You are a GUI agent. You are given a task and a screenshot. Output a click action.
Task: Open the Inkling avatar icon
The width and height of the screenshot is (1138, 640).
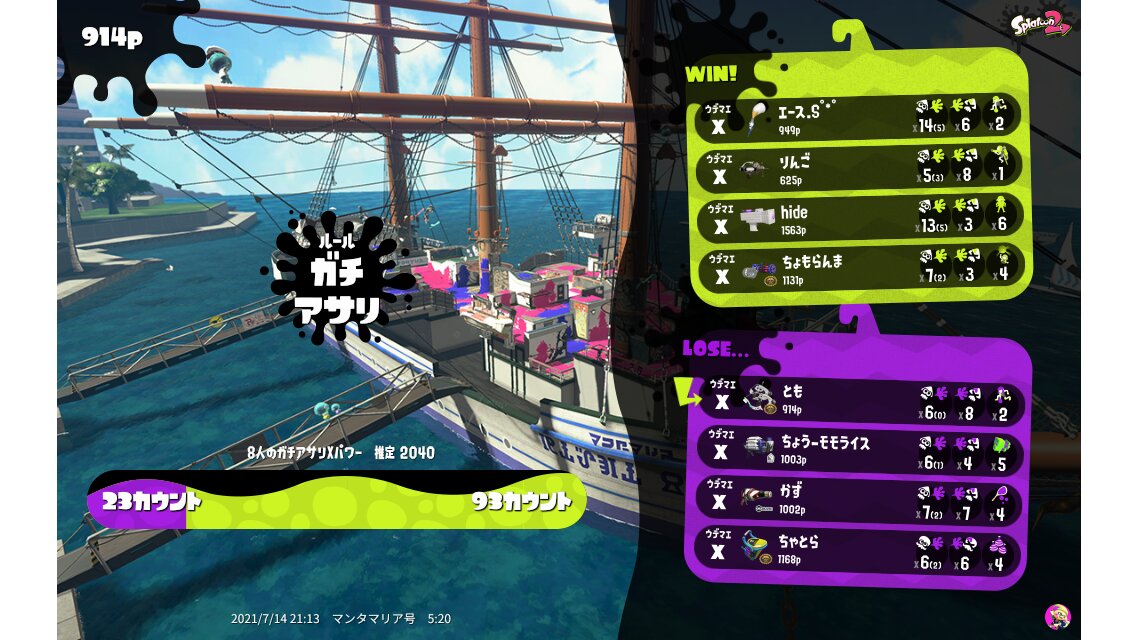point(1057,616)
